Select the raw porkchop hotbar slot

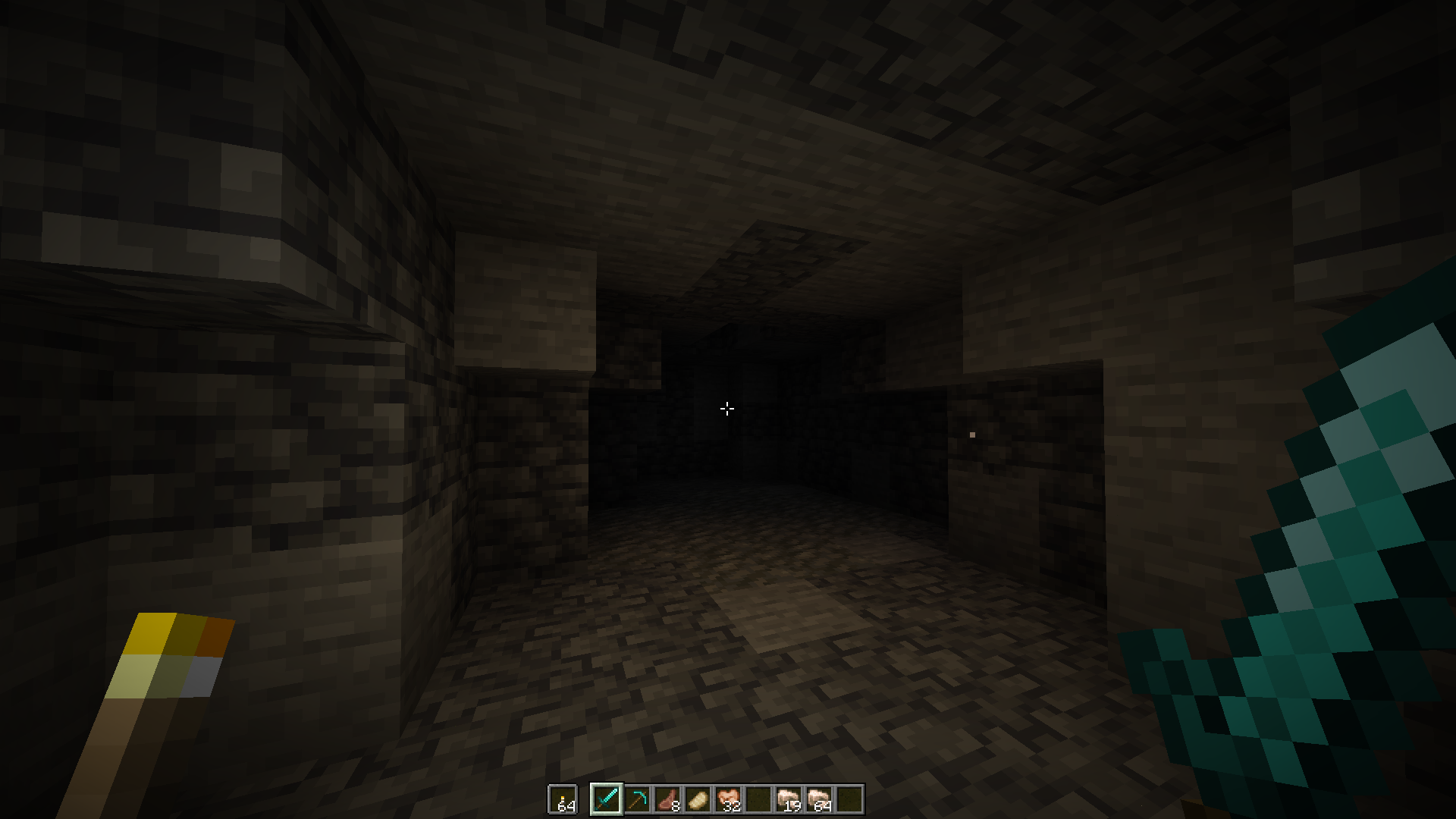(667, 798)
